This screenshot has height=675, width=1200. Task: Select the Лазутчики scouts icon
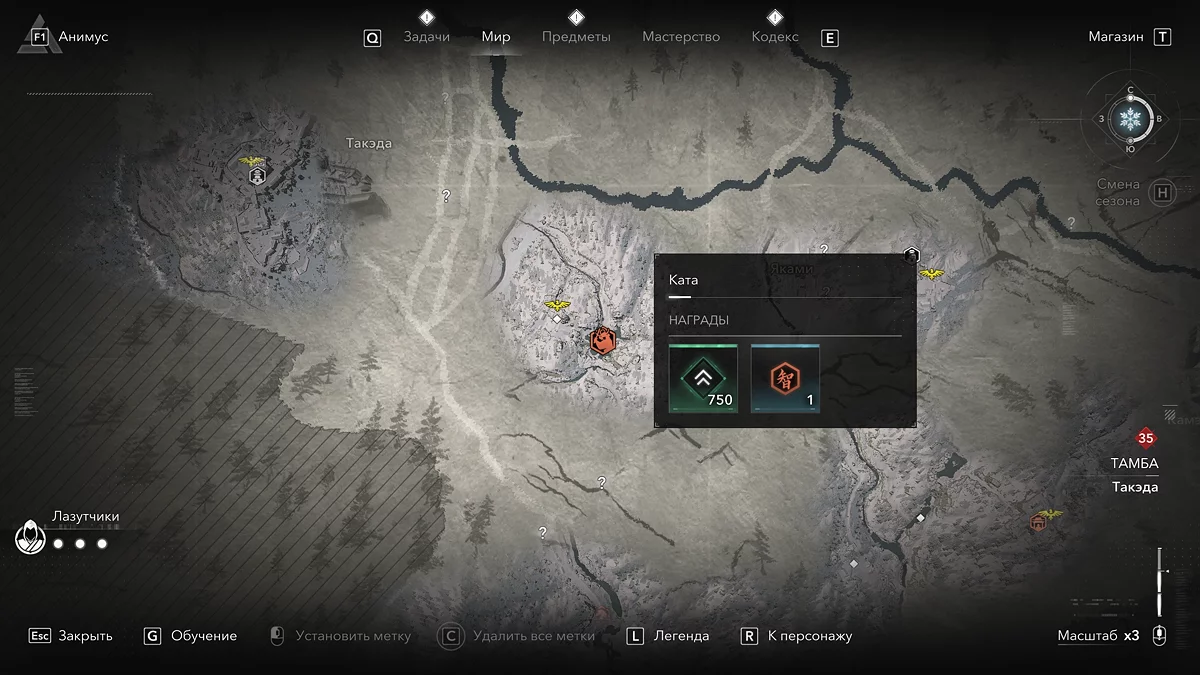click(31, 538)
